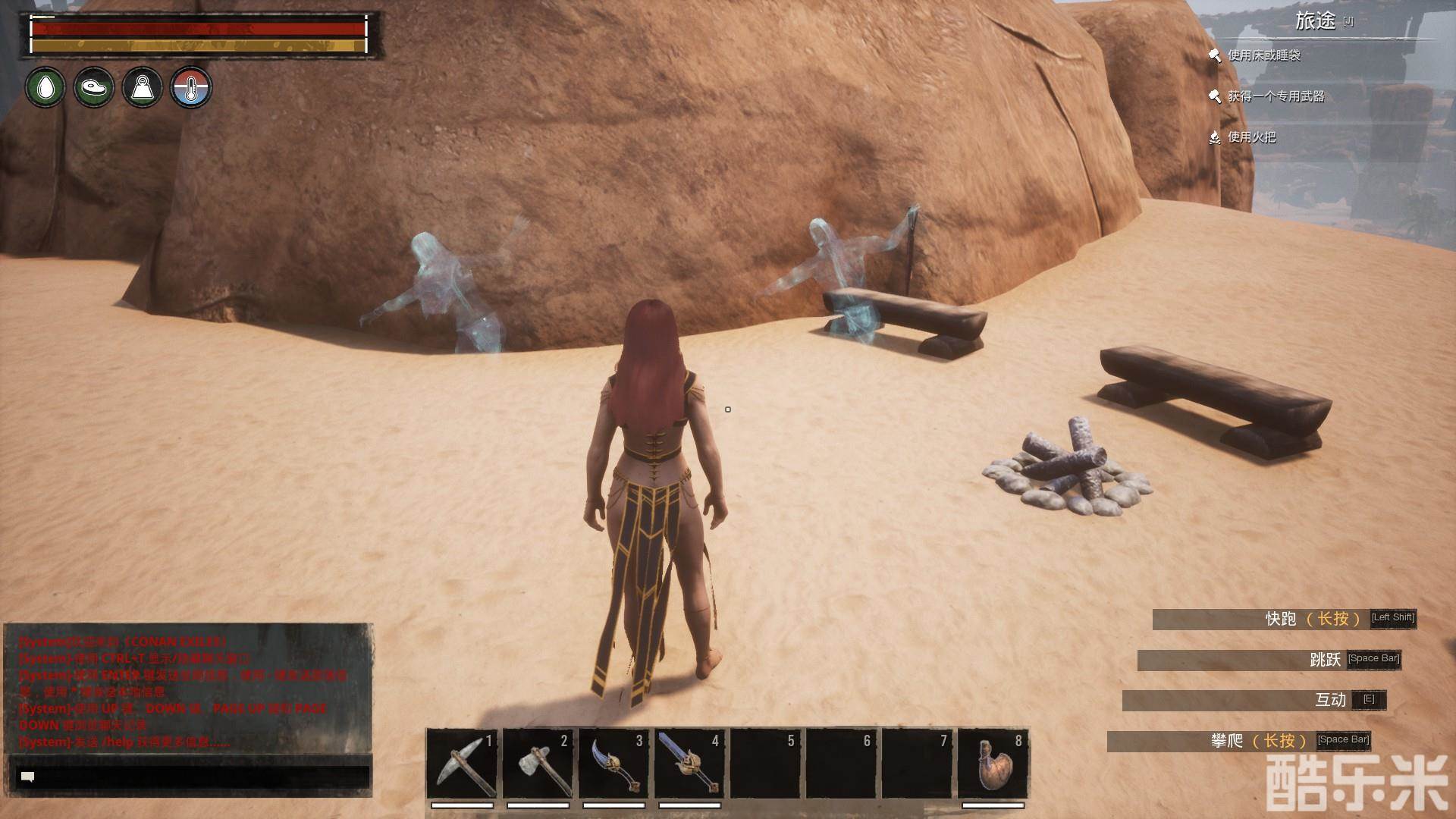Viewport: 1456px width, 819px height.
Task: Click the thermometer temperature status icon
Action: 191,88
